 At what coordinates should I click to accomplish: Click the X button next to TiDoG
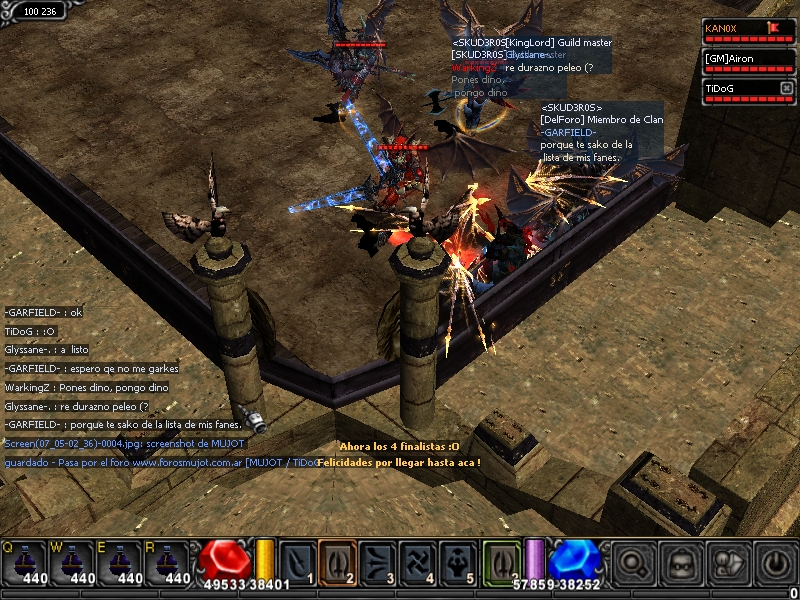tap(786, 89)
